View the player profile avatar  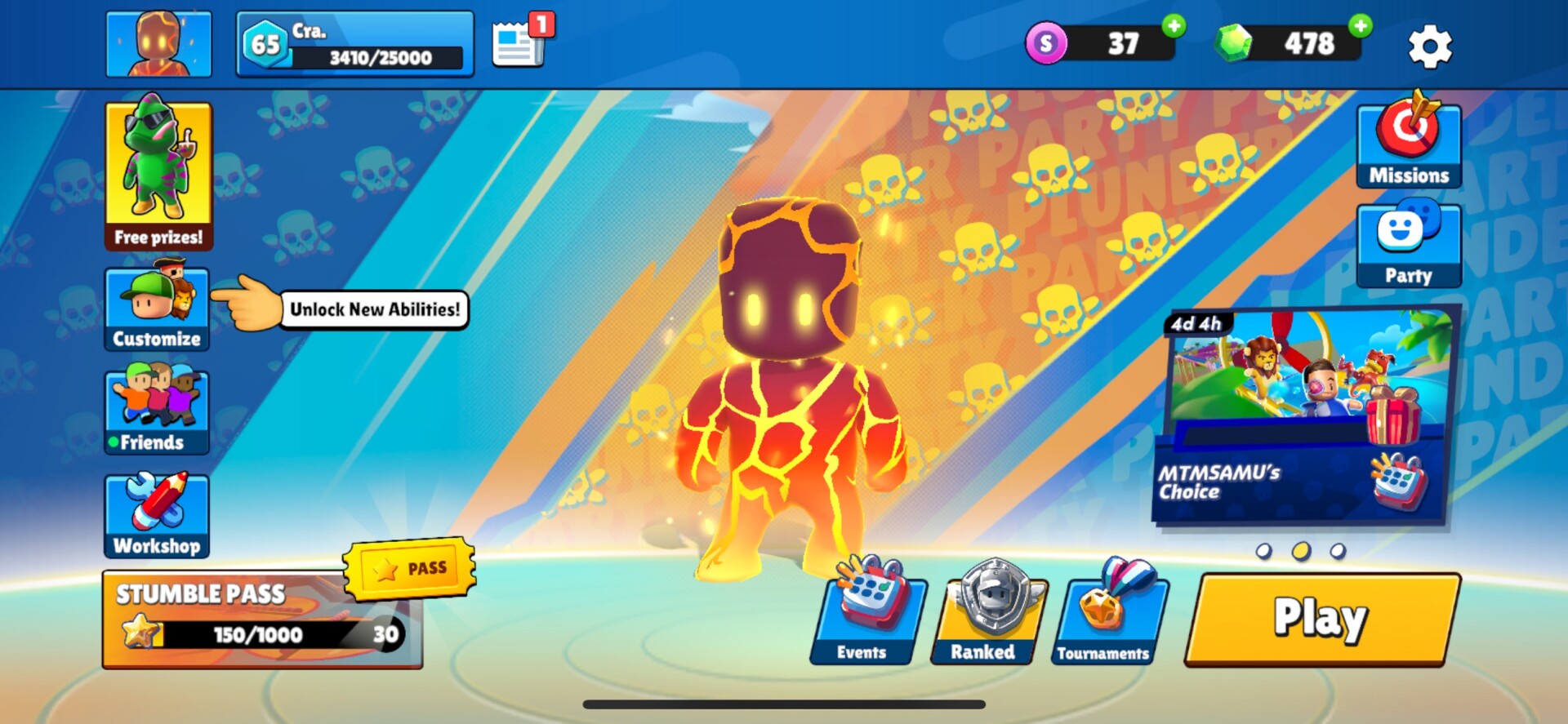click(x=158, y=44)
